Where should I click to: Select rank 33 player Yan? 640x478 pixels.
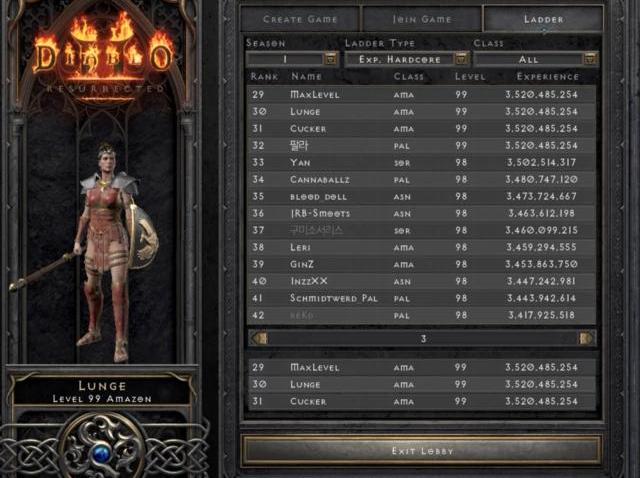click(421, 162)
